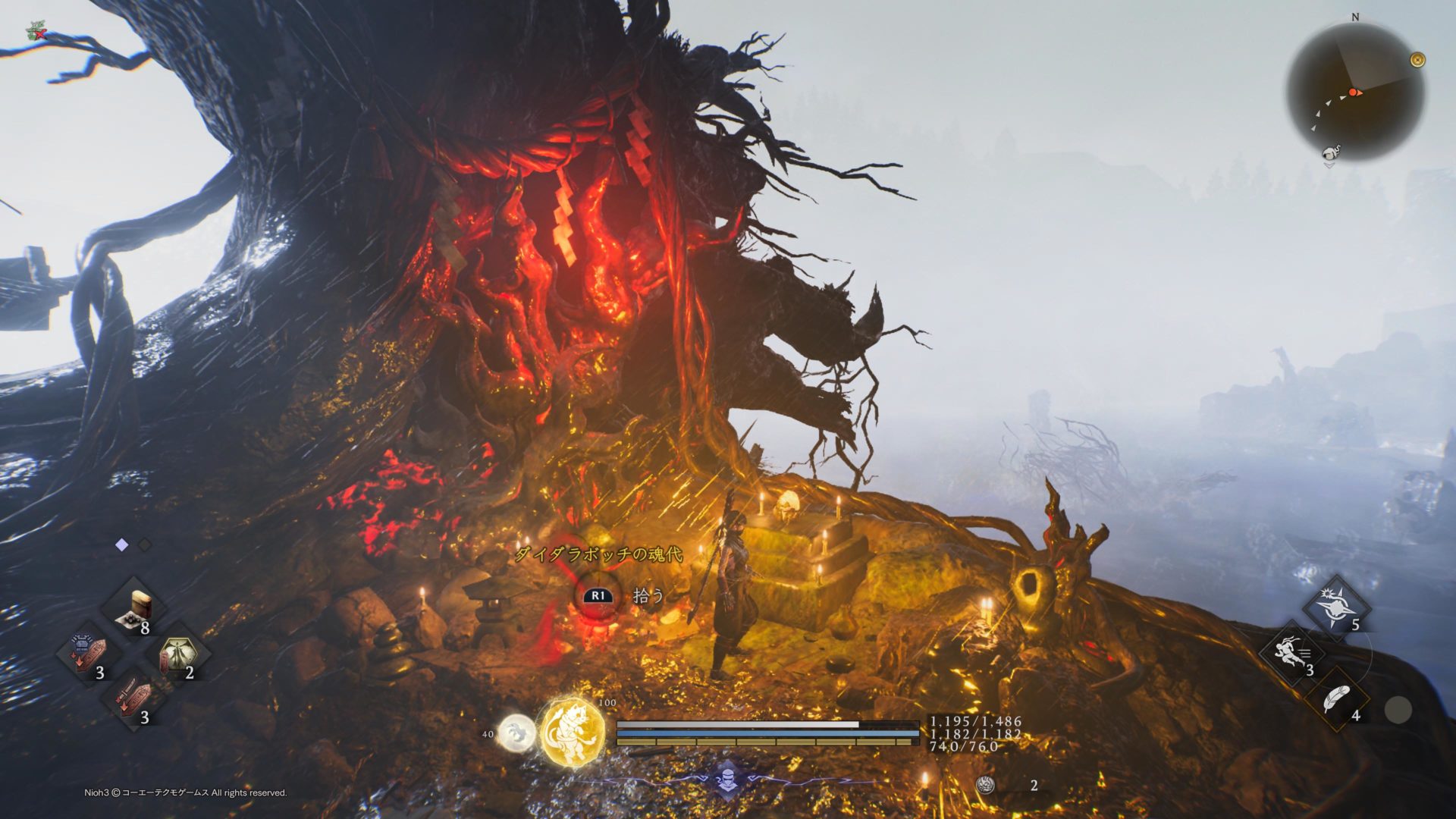Click the gold objective marker beside the minimap
The width and height of the screenshot is (1456, 819).
[1417, 60]
